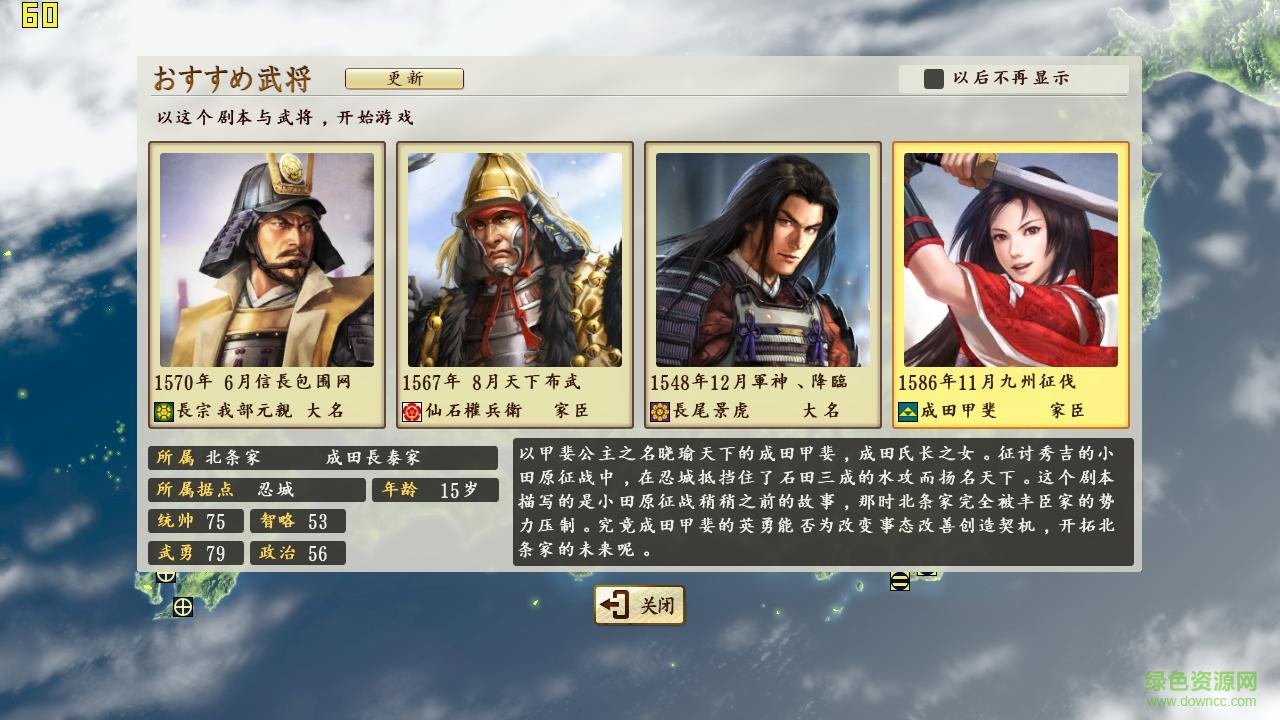
Task: Click the small marker right of the striped icon
Action: [927, 574]
